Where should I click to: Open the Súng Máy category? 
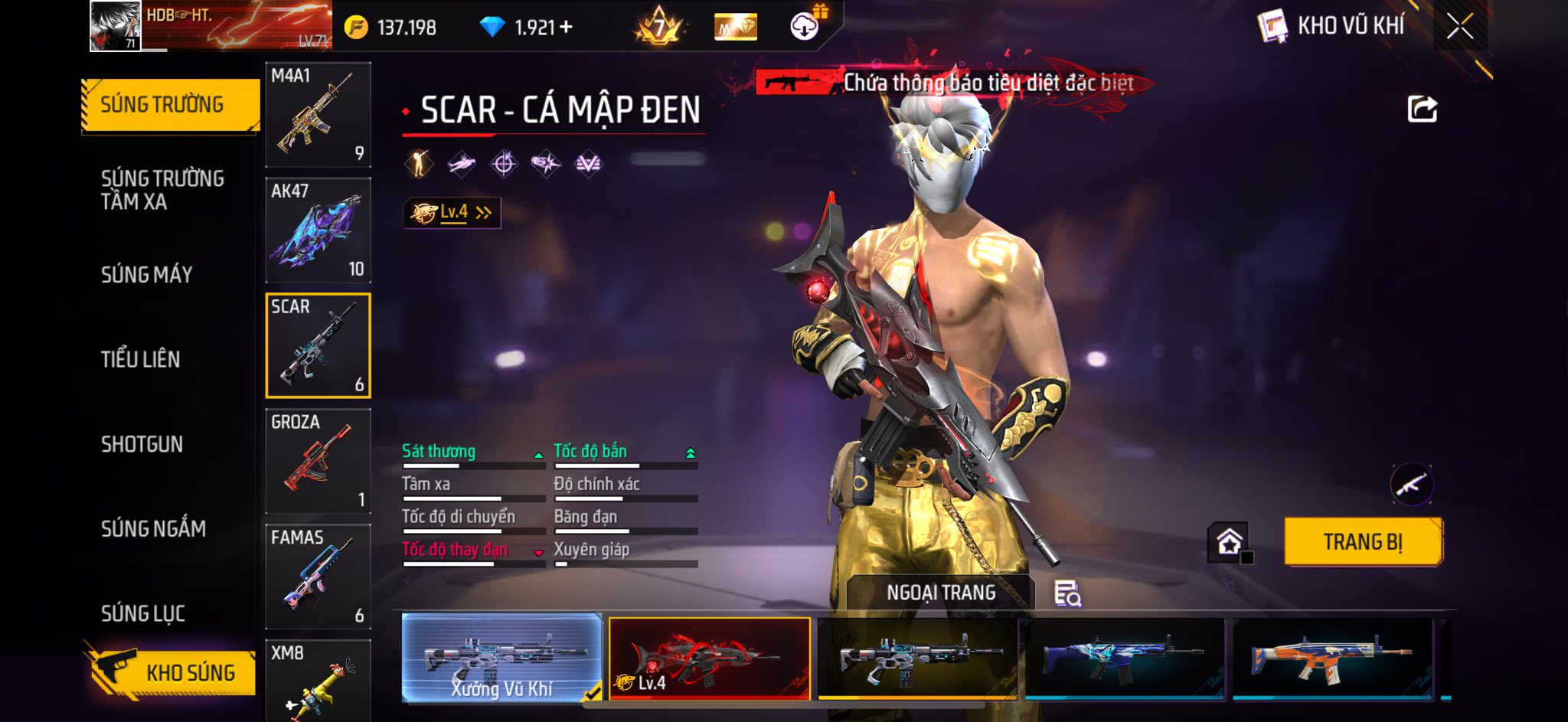point(147,274)
